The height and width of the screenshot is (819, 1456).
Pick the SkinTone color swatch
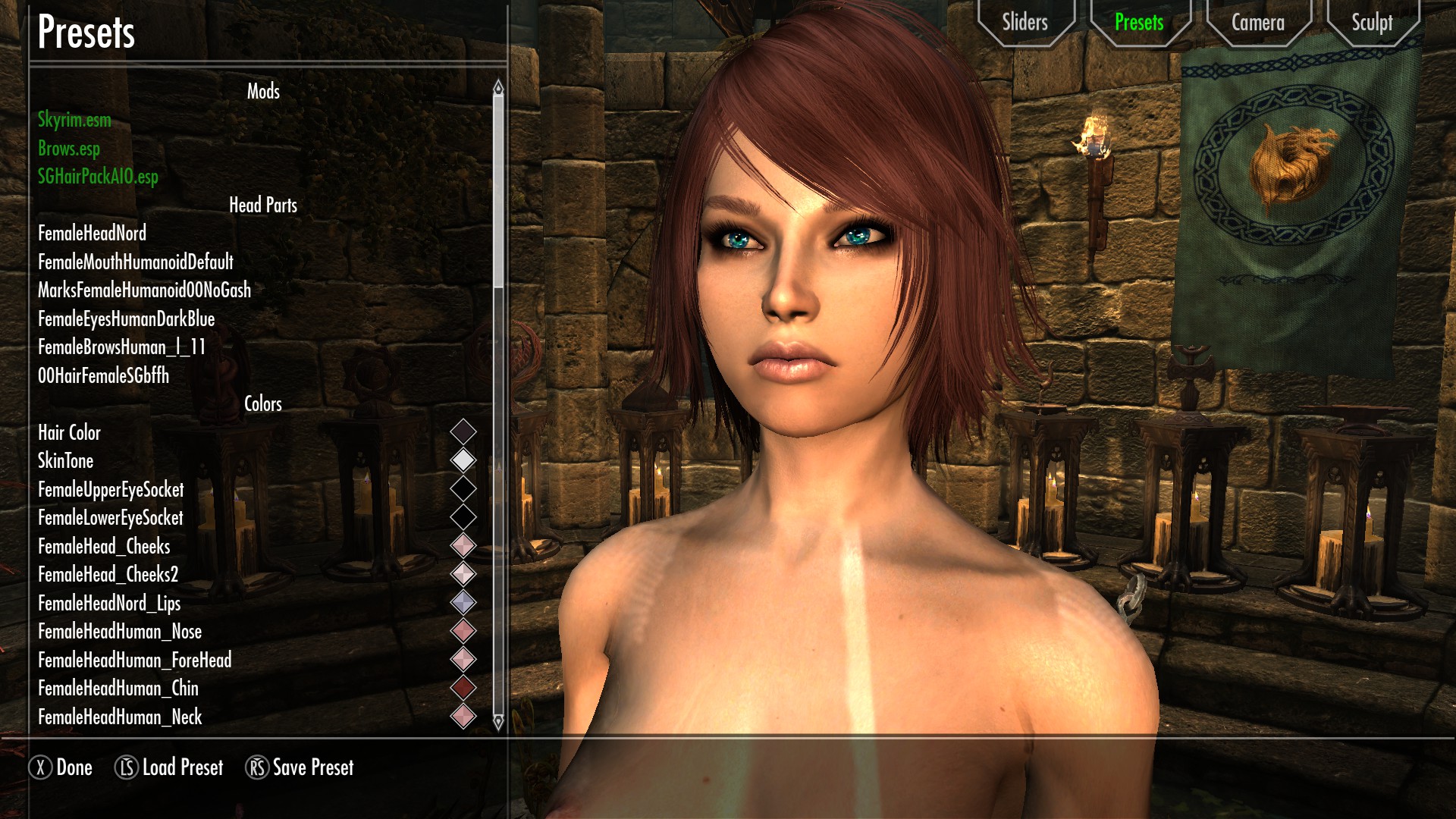pos(463,460)
